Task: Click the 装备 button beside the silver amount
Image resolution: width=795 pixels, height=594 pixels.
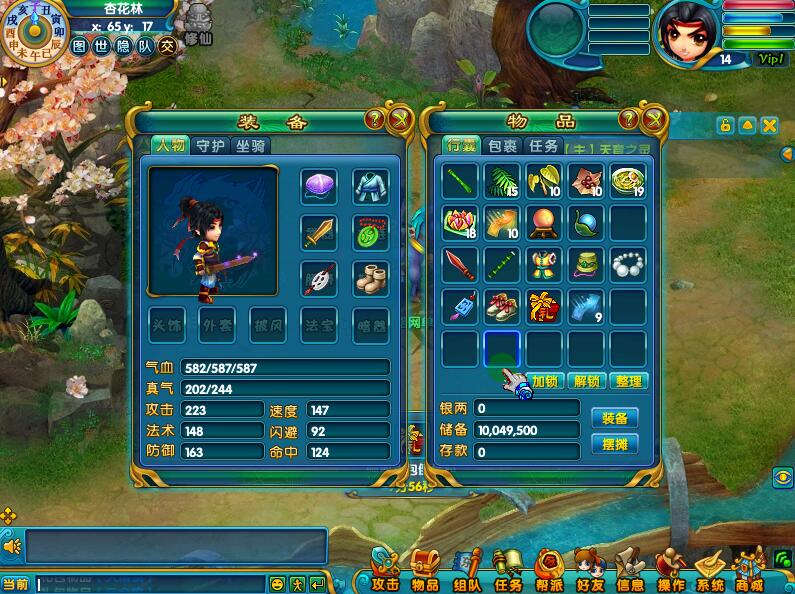Action: click(614, 418)
